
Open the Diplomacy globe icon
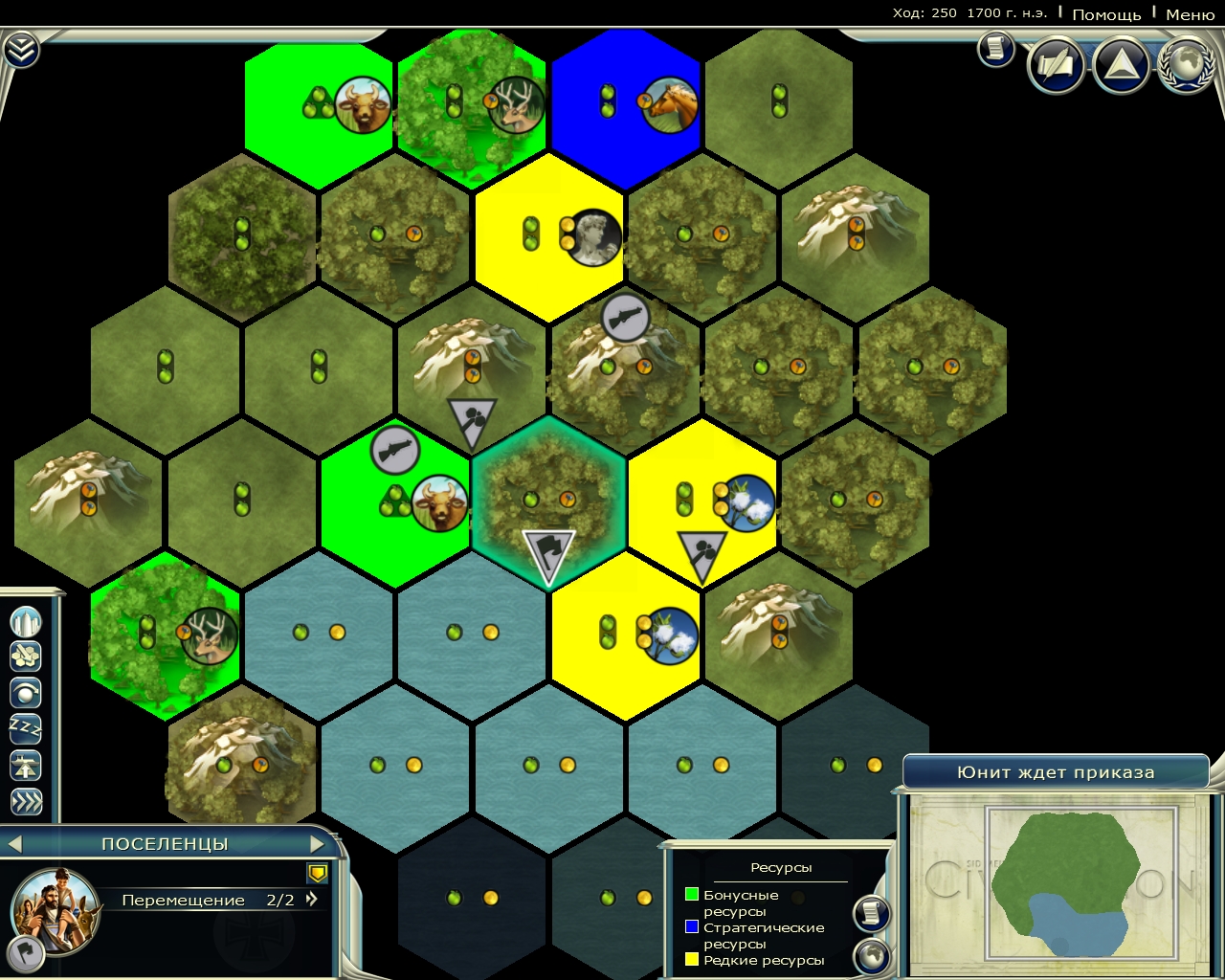coord(1184,67)
